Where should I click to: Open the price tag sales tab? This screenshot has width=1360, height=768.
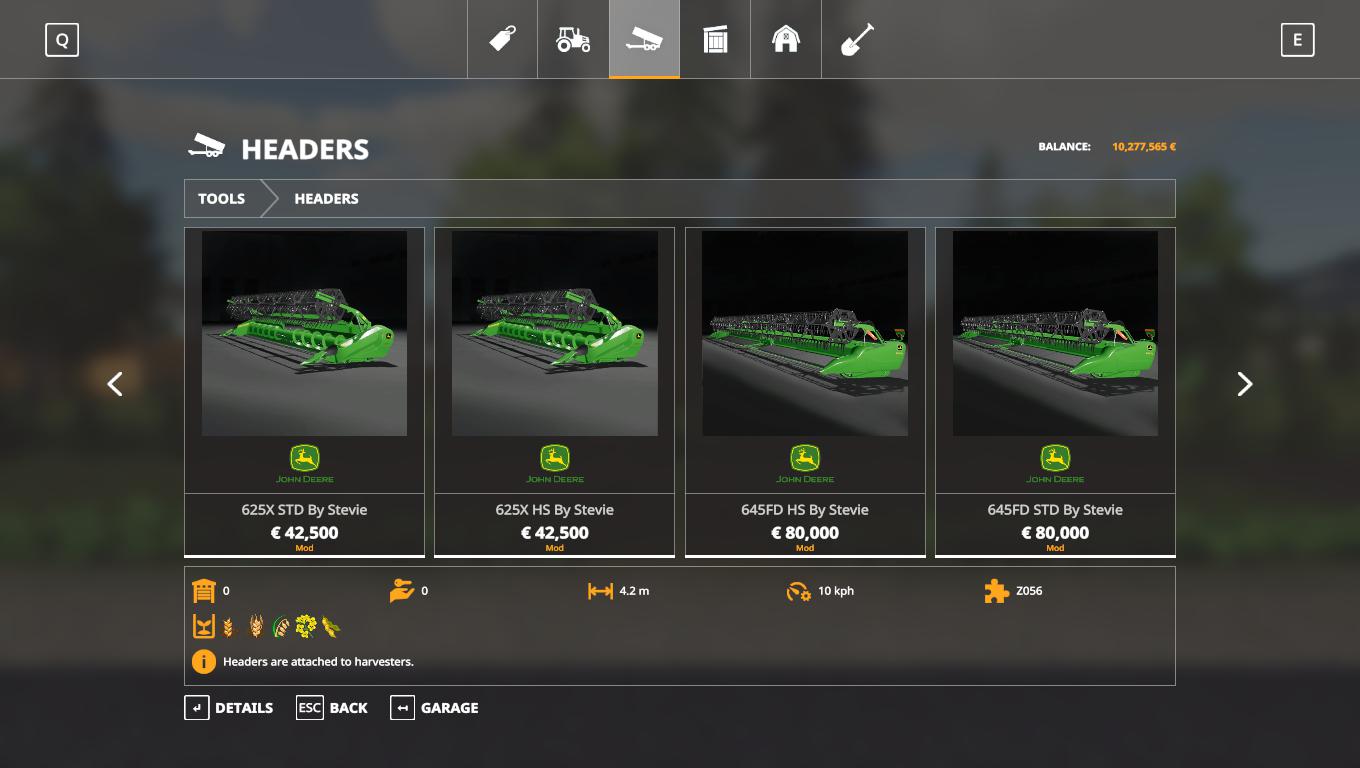[502, 39]
